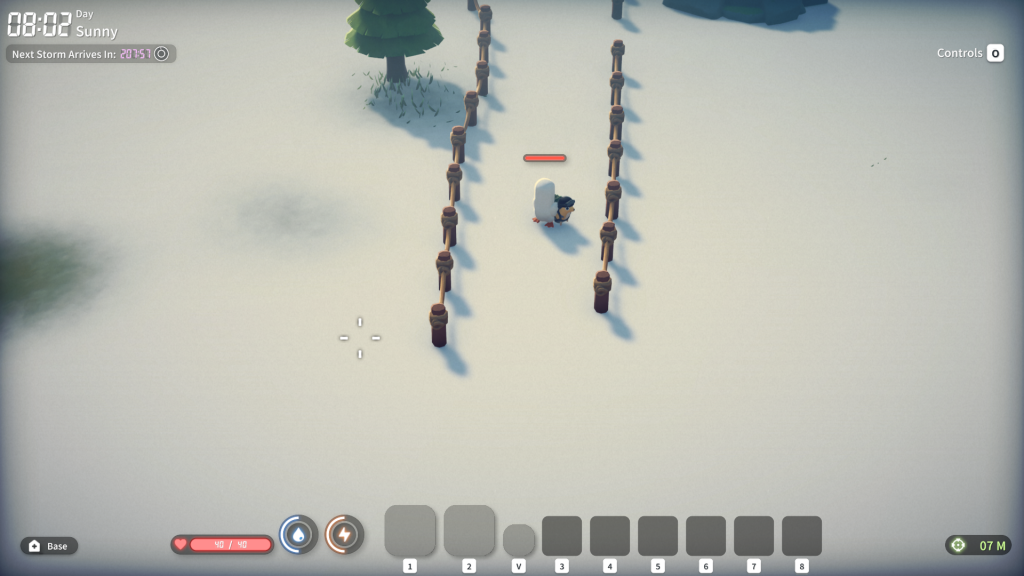Show the Controls panel
The width and height of the screenshot is (1024, 576).
coord(970,53)
